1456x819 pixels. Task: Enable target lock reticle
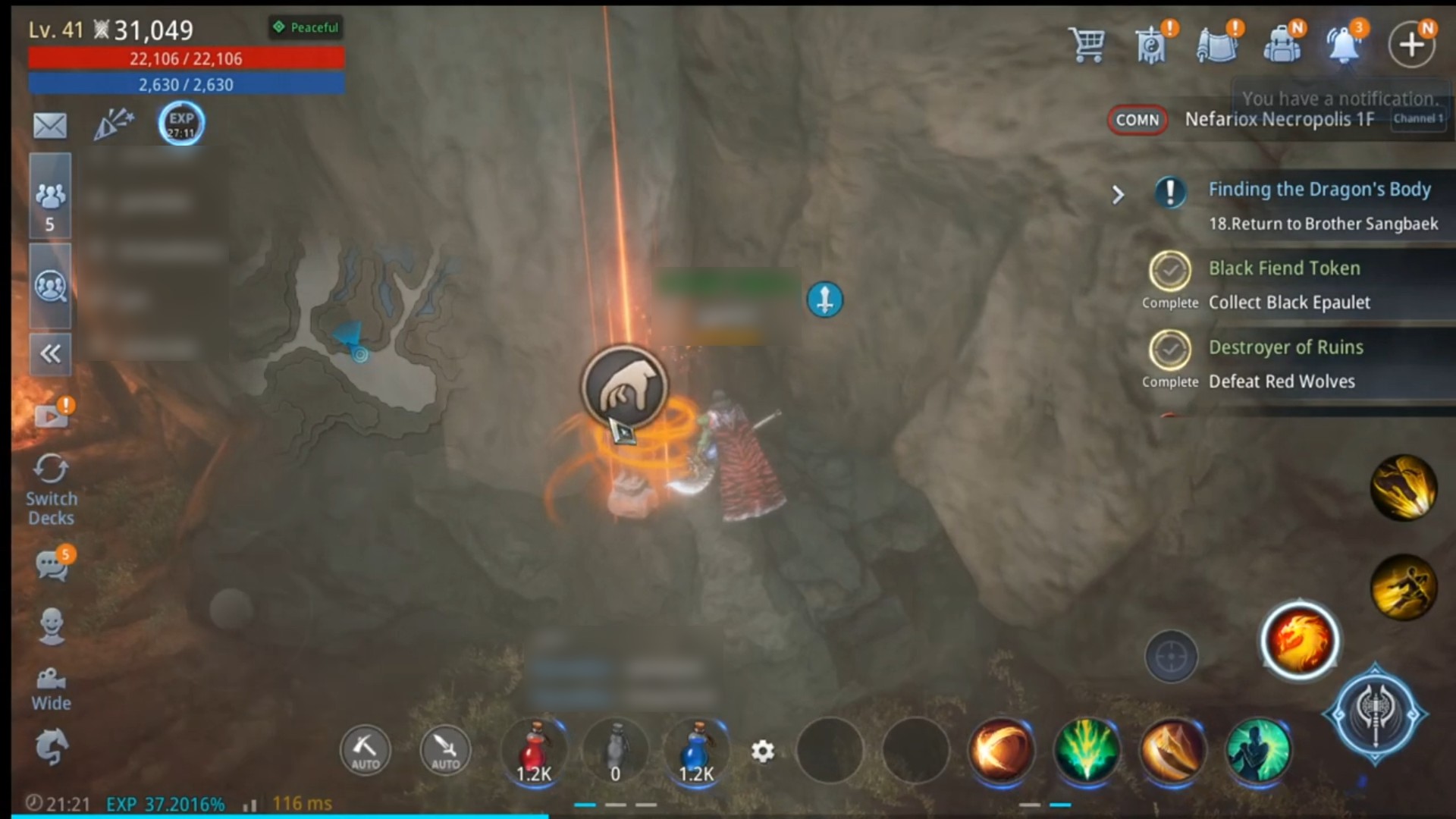(x=1171, y=657)
